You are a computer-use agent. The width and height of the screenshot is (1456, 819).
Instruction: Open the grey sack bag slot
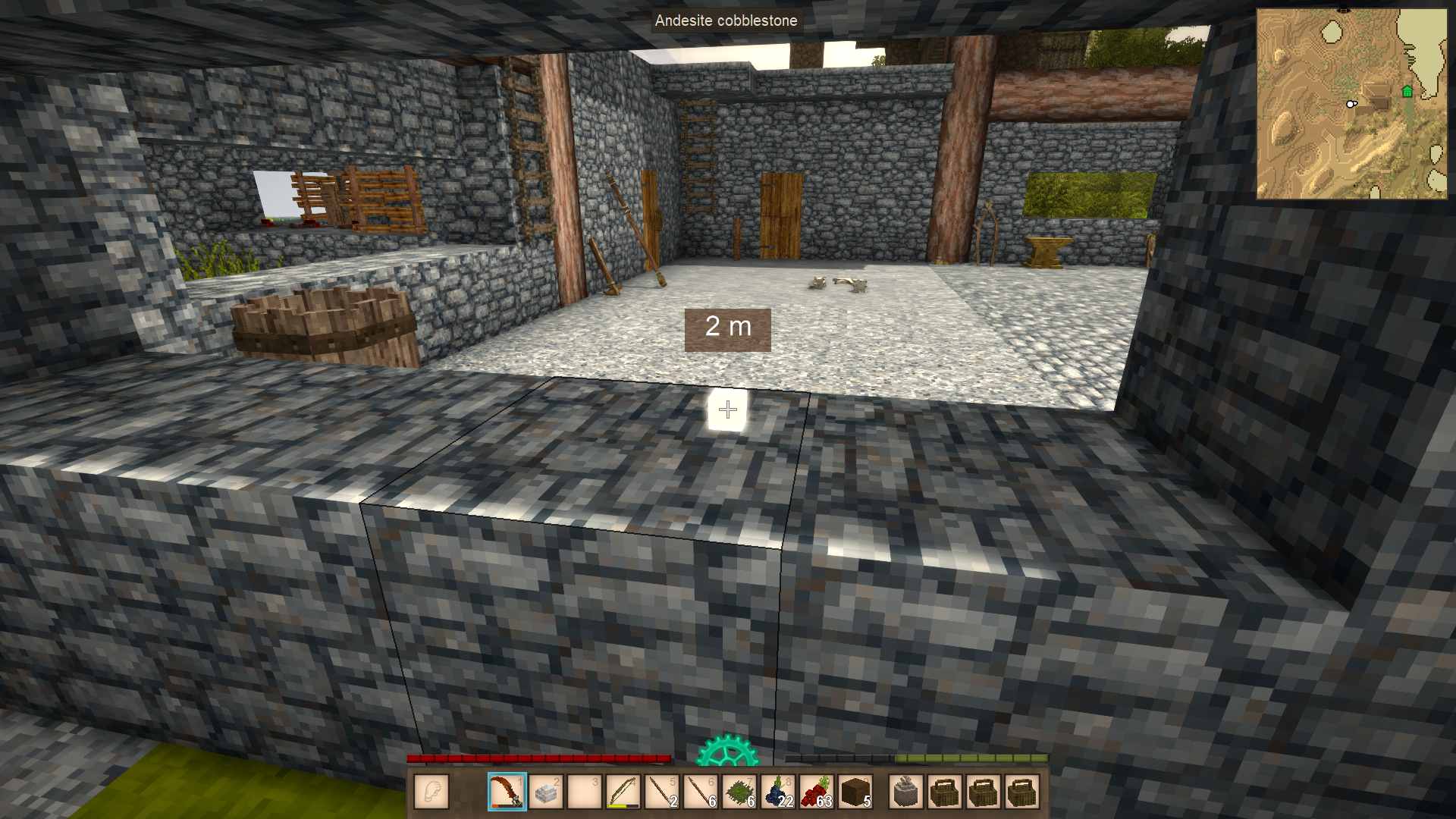[x=906, y=792]
